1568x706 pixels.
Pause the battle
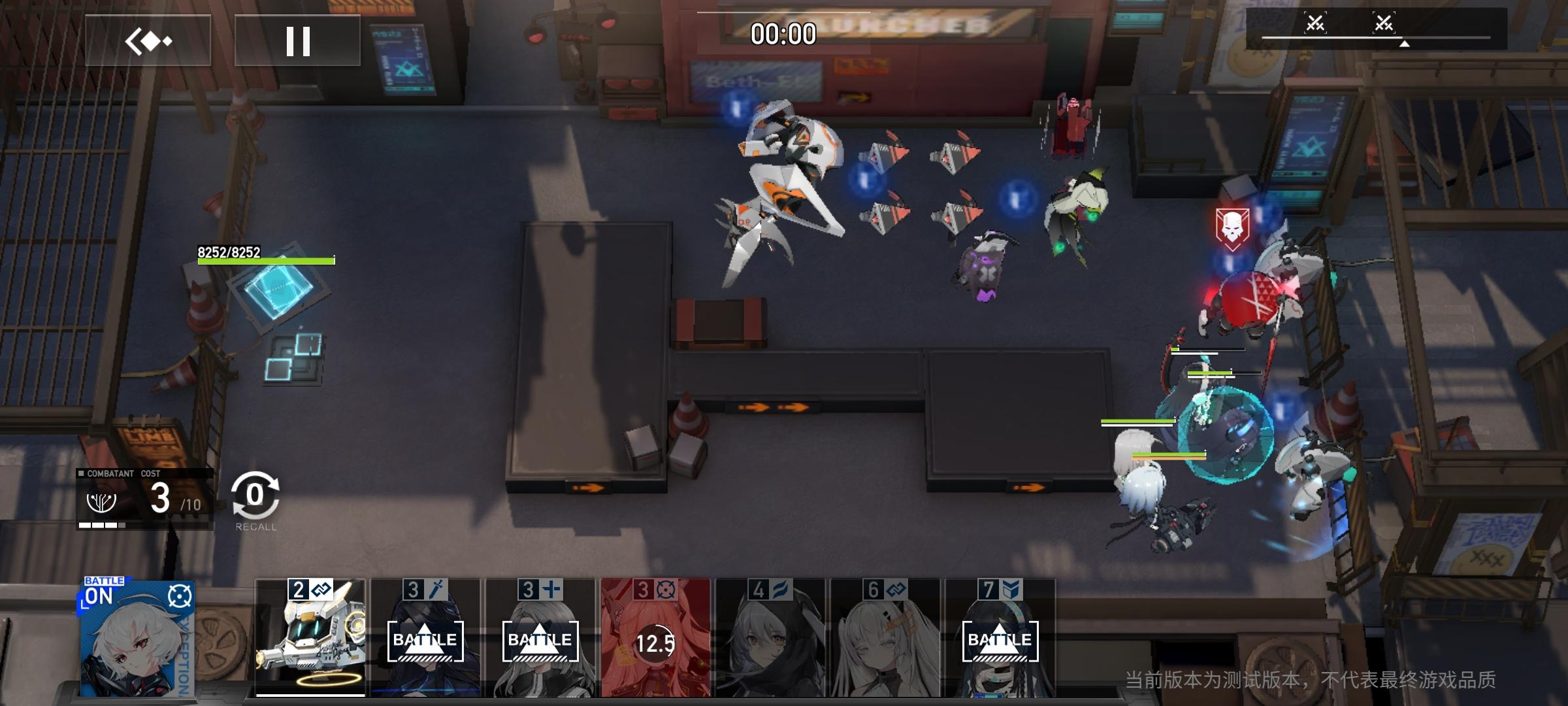point(297,41)
